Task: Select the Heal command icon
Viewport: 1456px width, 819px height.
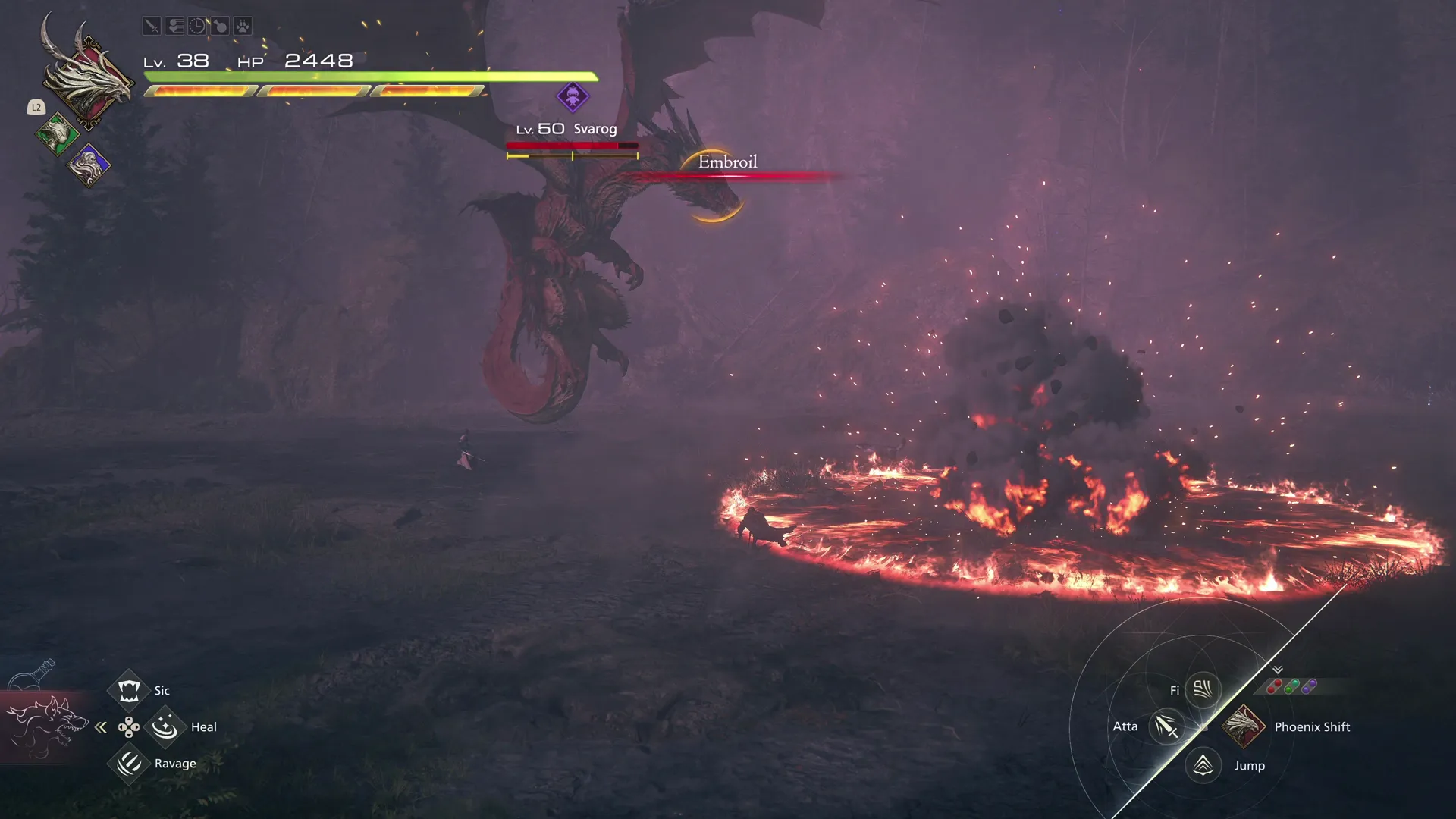Action: [165, 726]
